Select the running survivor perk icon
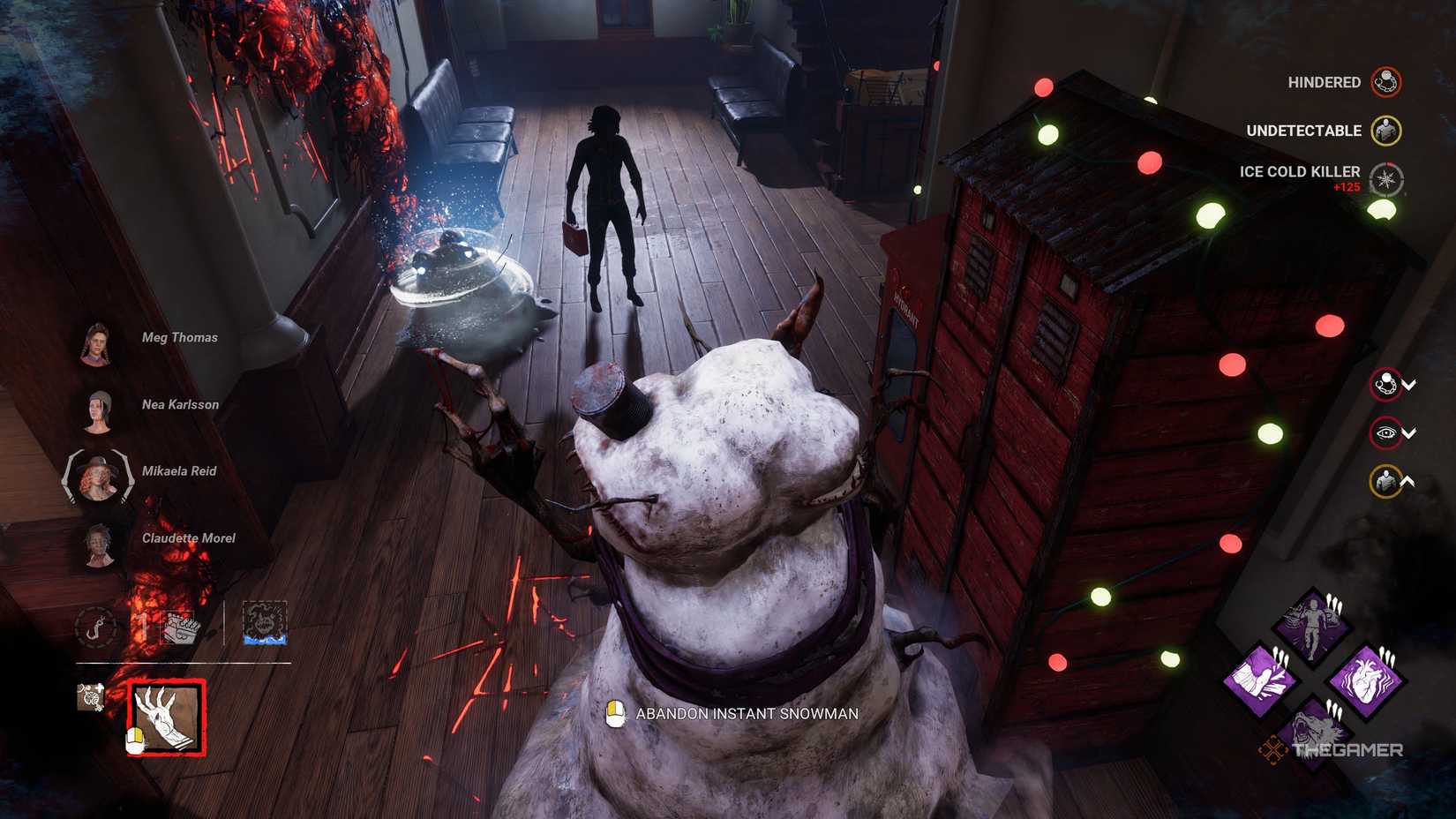1456x819 pixels. point(1312,624)
